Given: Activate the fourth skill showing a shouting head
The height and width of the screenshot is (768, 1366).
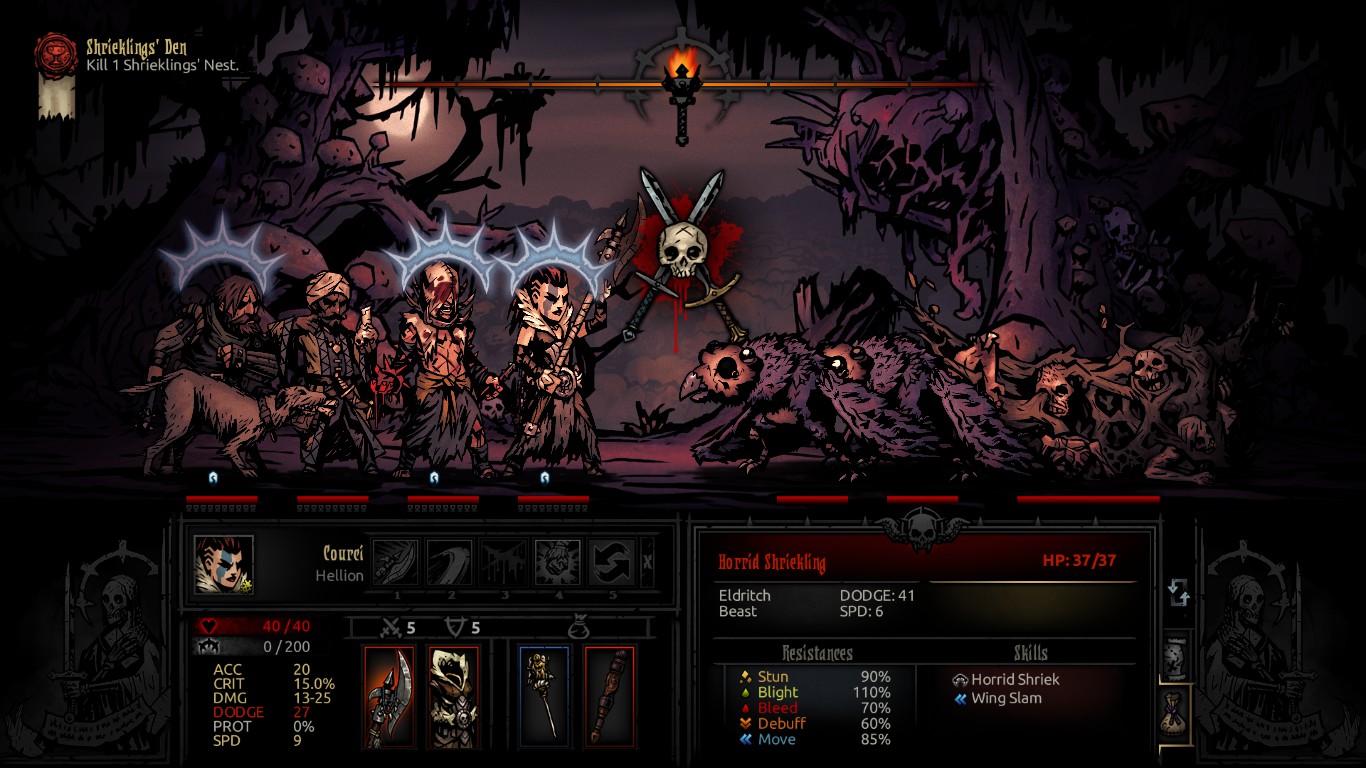Looking at the screenshot, I should [x=557, y=562].
